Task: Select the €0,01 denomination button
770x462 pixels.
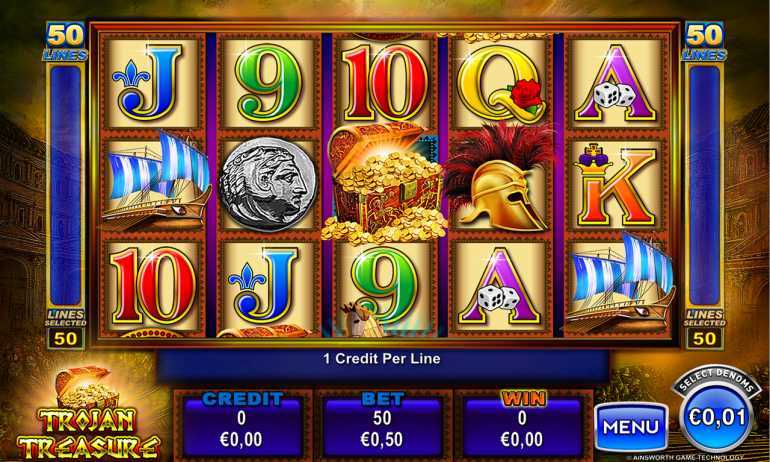Action: (716, 414)
